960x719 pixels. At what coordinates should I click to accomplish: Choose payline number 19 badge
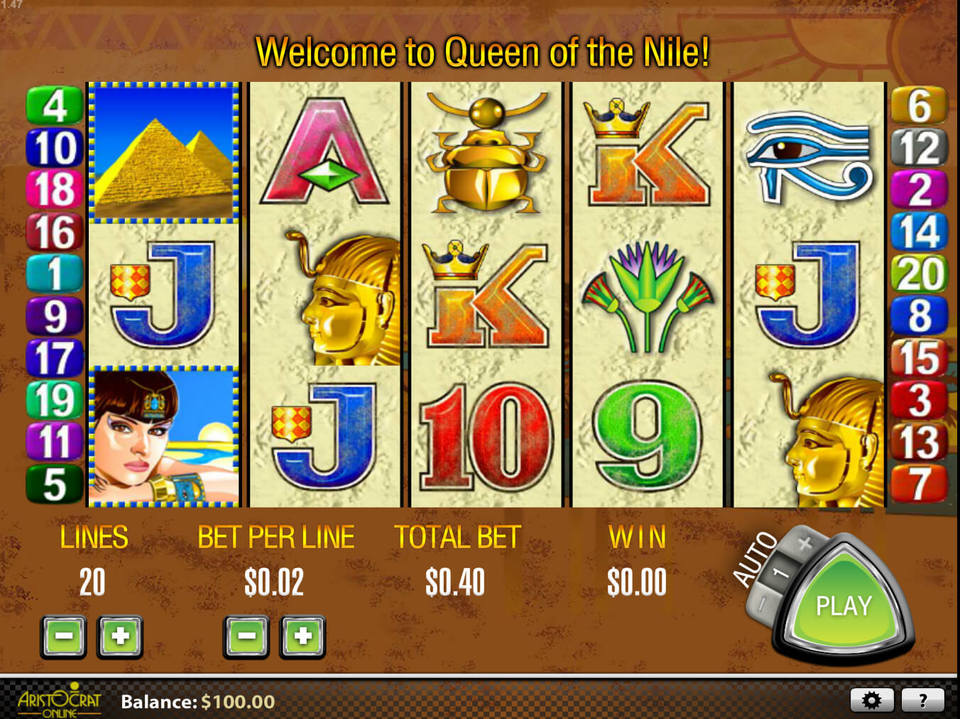[54, 399]
